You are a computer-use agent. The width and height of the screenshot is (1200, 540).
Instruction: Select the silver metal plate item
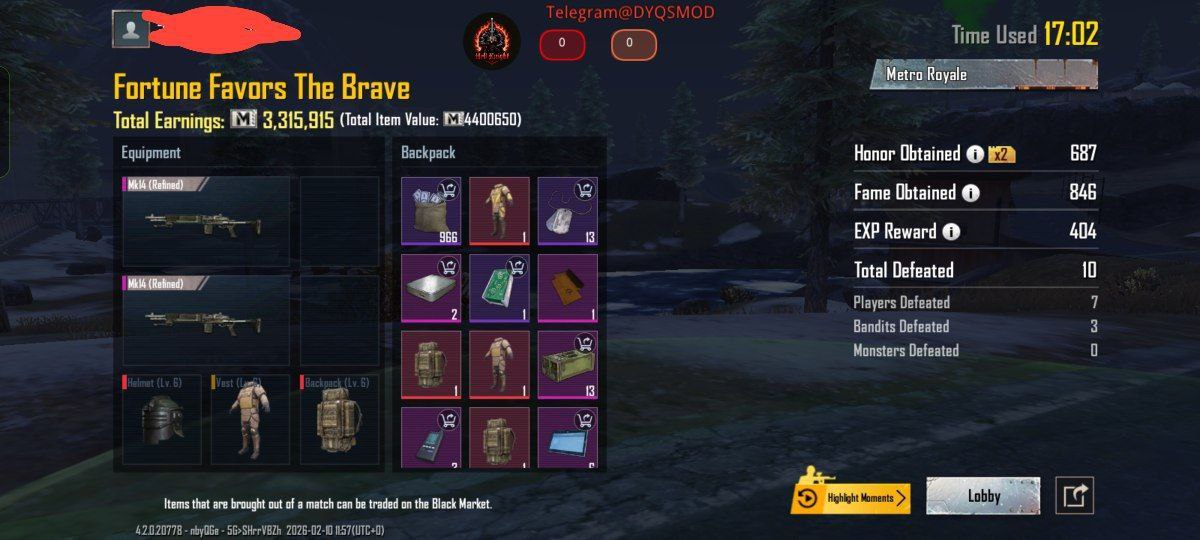click(431, 288)
